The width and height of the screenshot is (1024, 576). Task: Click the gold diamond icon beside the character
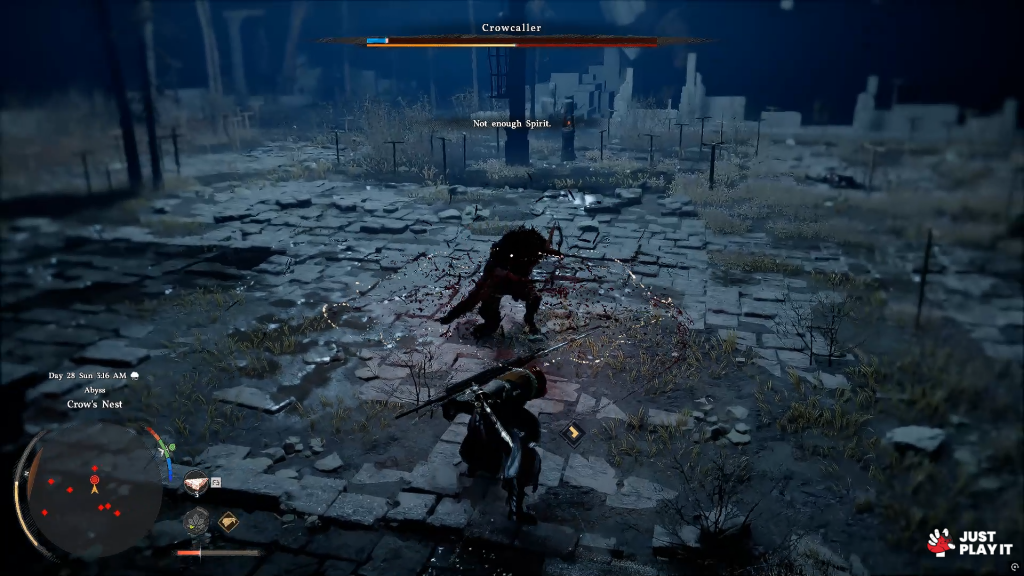tap(573, 433)
